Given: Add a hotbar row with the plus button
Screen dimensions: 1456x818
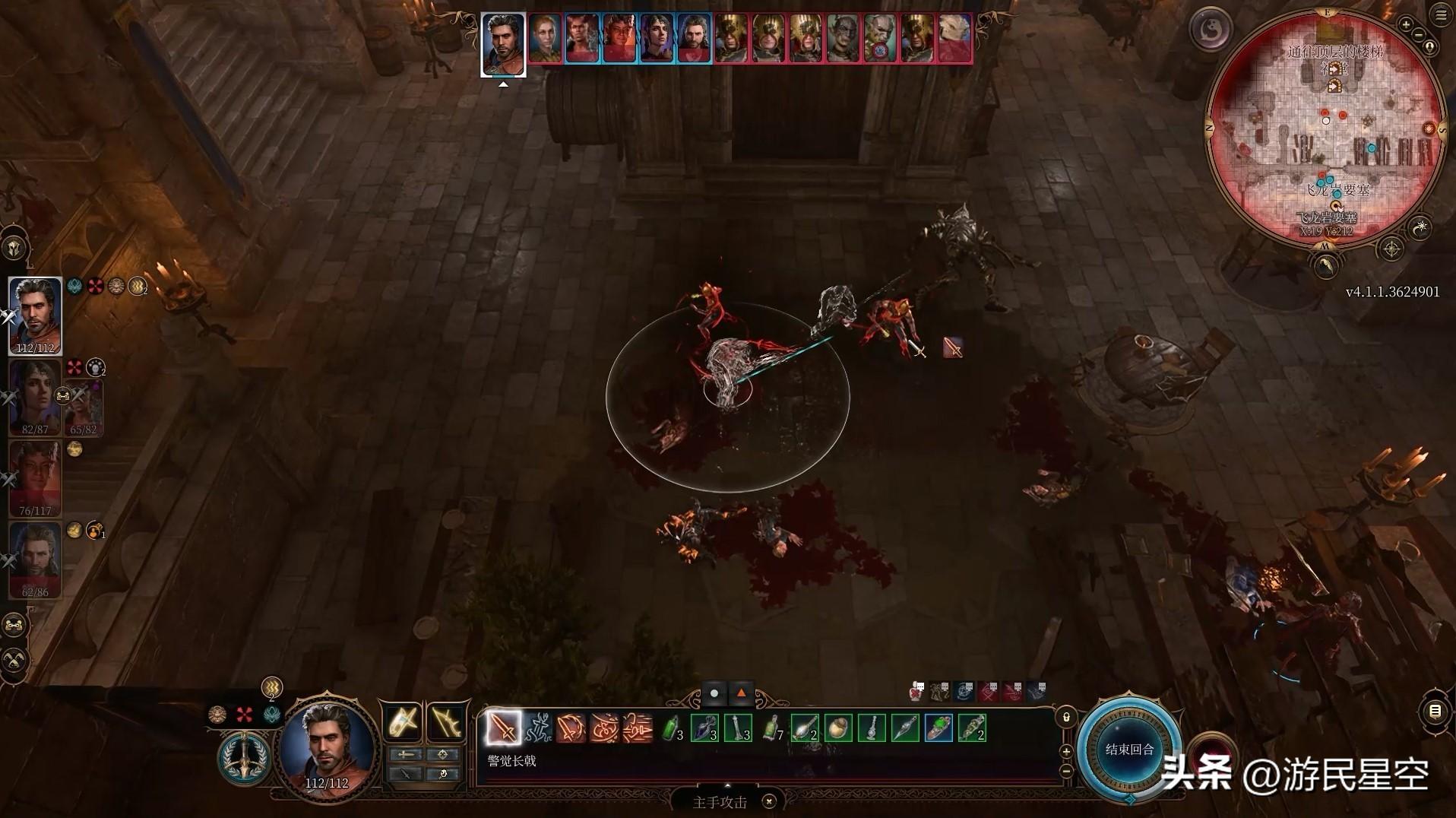Looking at the screenshot, I should tap(1066, 751).
